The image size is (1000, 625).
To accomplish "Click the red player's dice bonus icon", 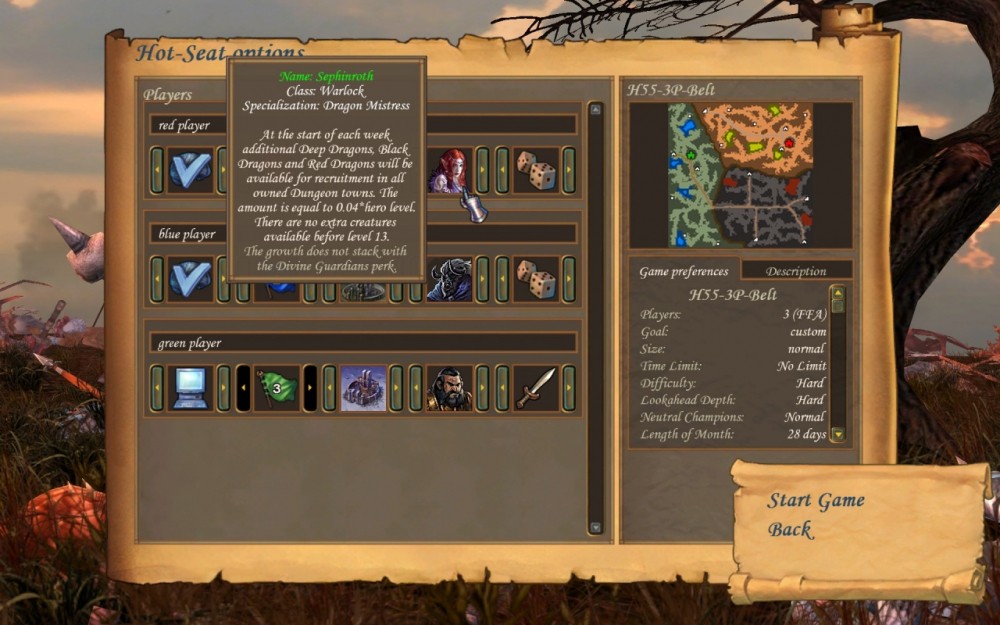I will tap(535, 170).
